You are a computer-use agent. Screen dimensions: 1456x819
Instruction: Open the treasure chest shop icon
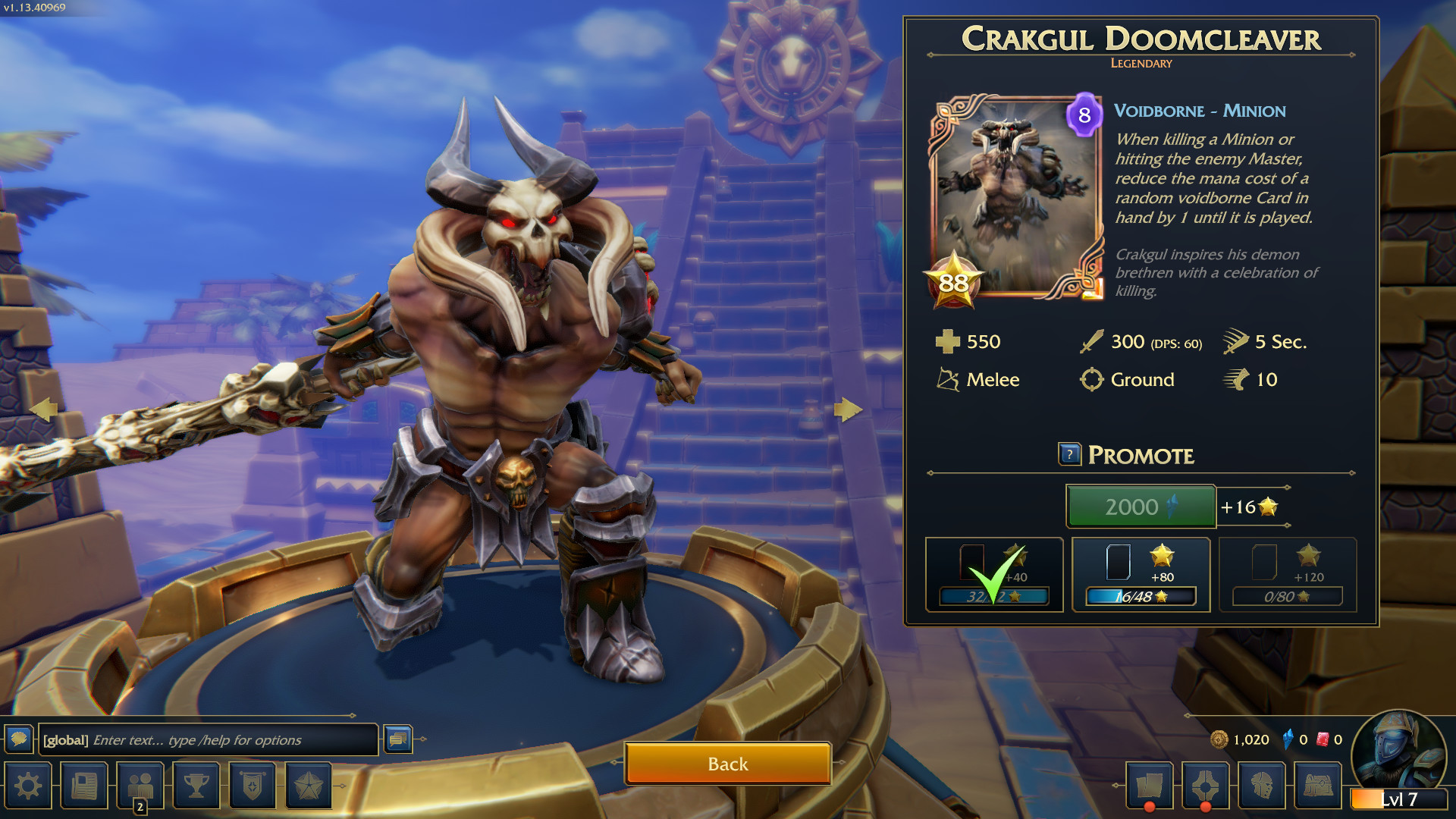[x=1318, y=786]
